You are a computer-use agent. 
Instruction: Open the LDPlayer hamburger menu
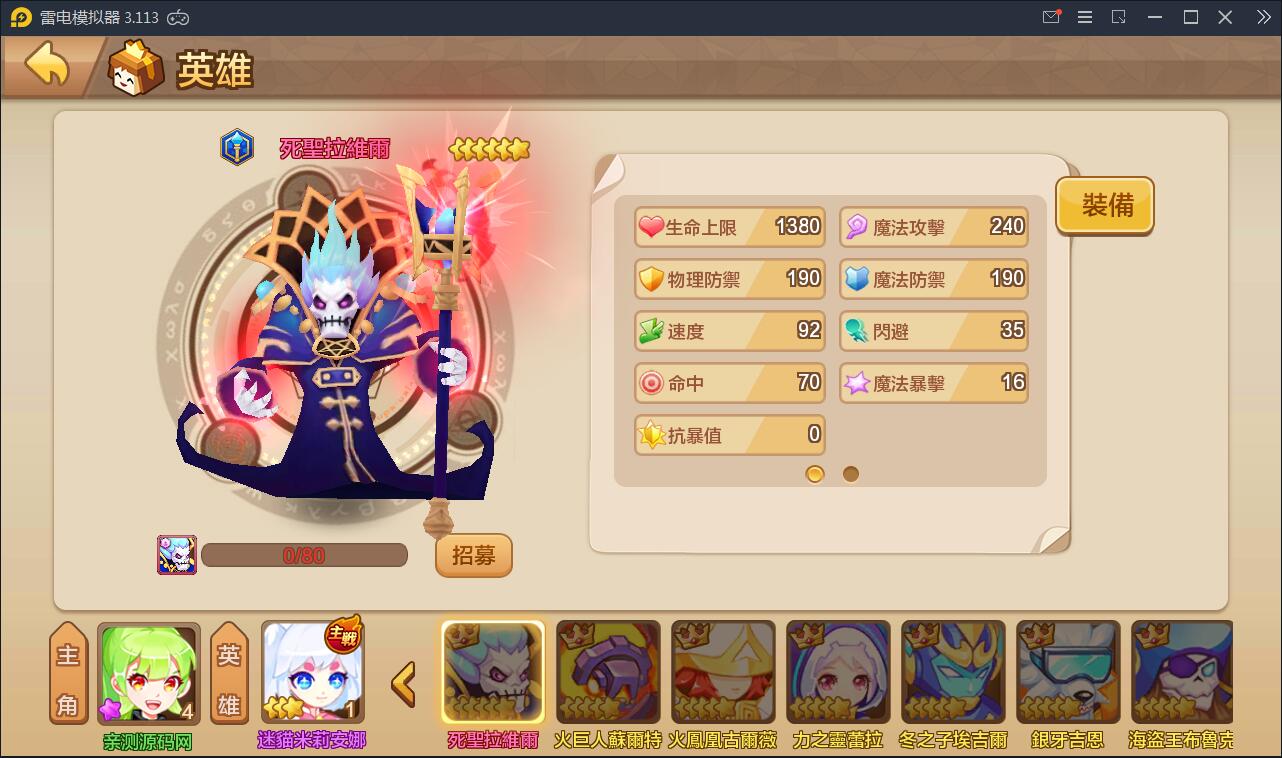(1084, 17)
